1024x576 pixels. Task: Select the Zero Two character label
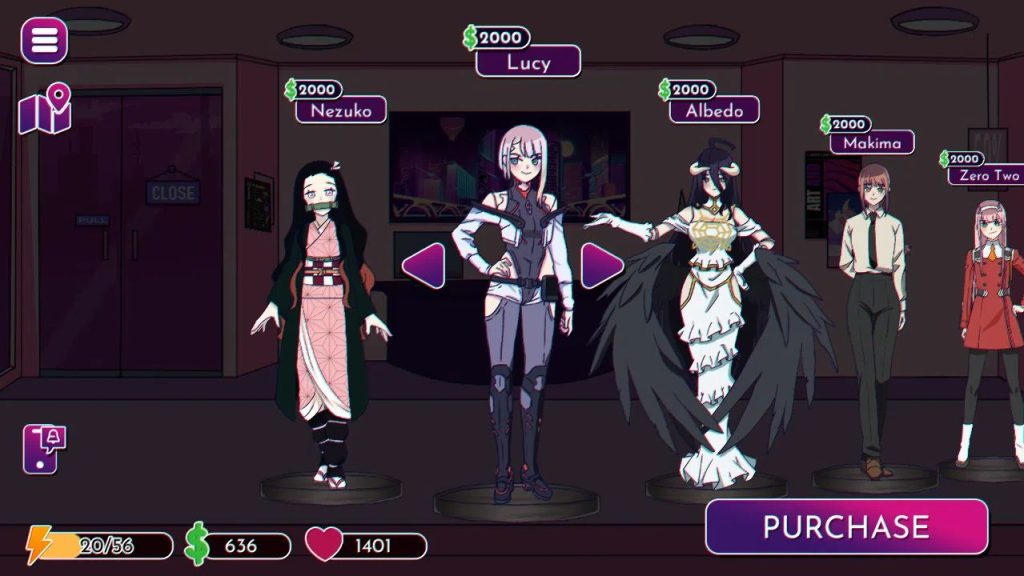pyautogui.click(x=988, y=176)
